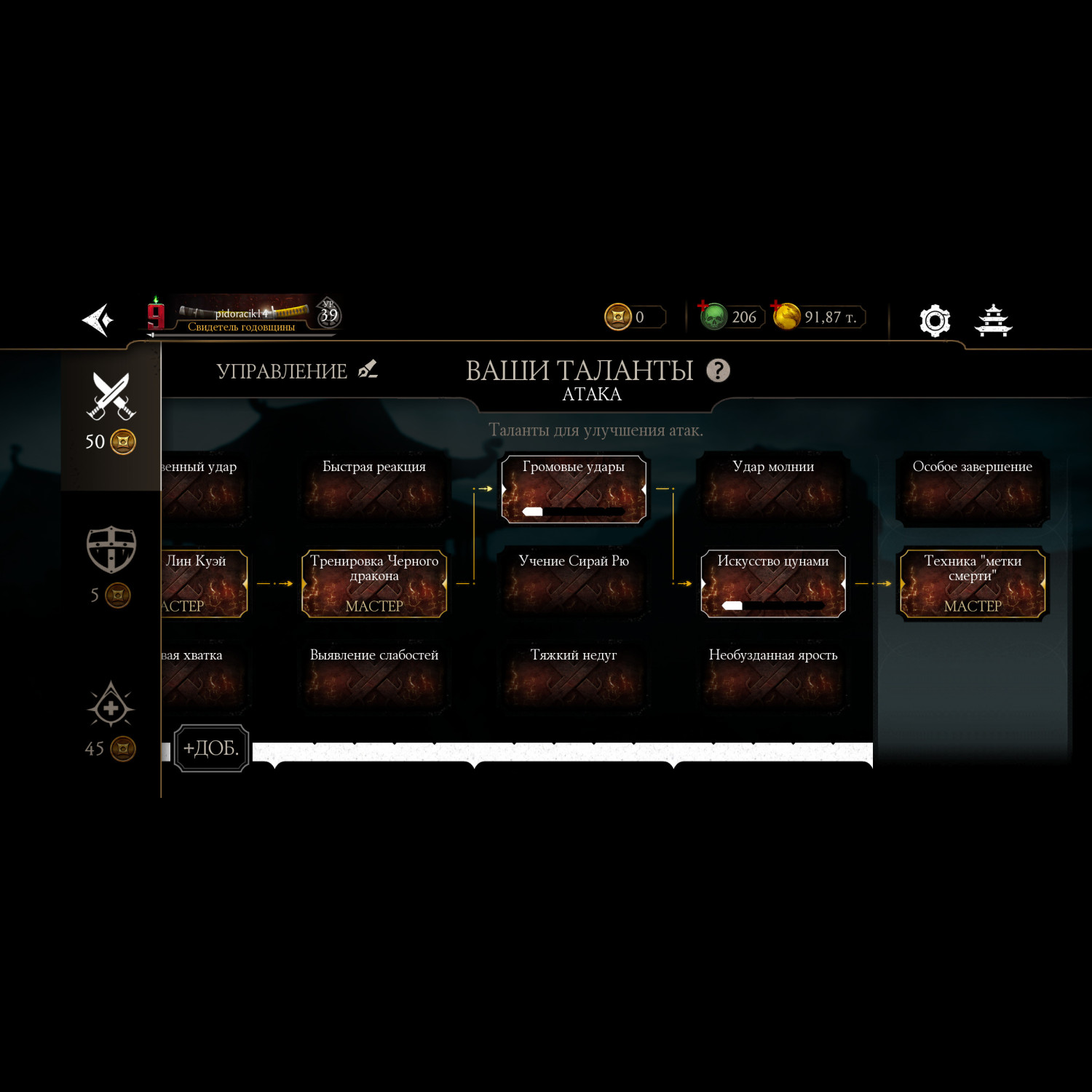
Task: Switch to the crossed swords attack tab
Action: click(111, 397)
